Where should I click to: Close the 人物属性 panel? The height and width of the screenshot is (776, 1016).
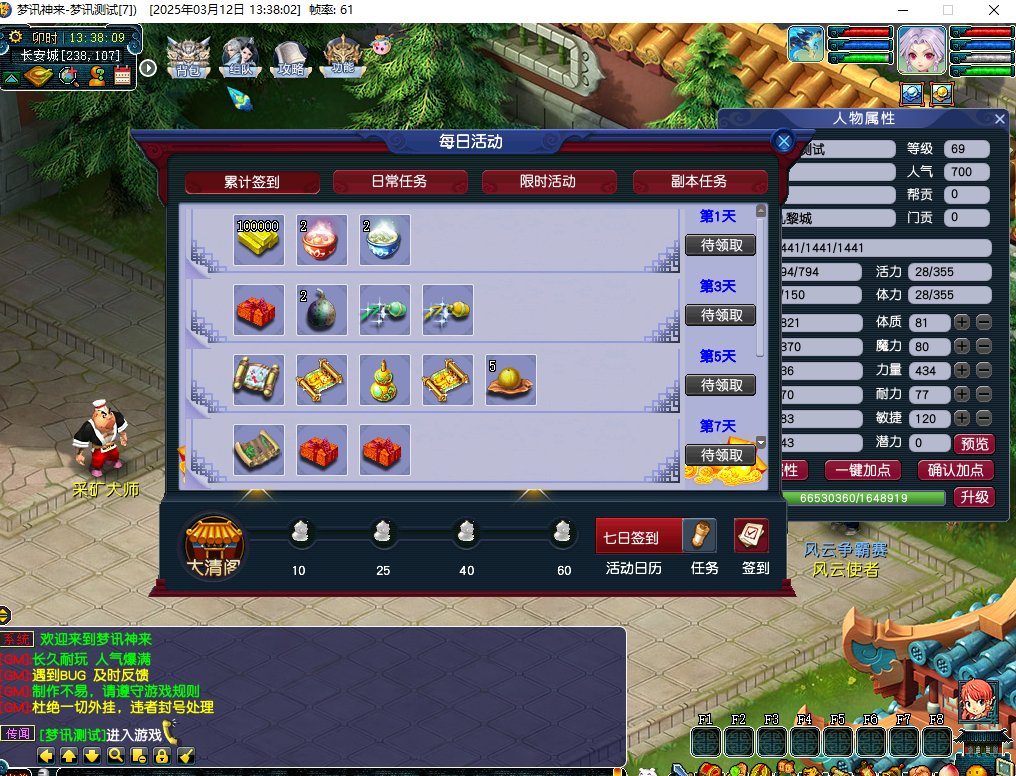coord(1000,119)
